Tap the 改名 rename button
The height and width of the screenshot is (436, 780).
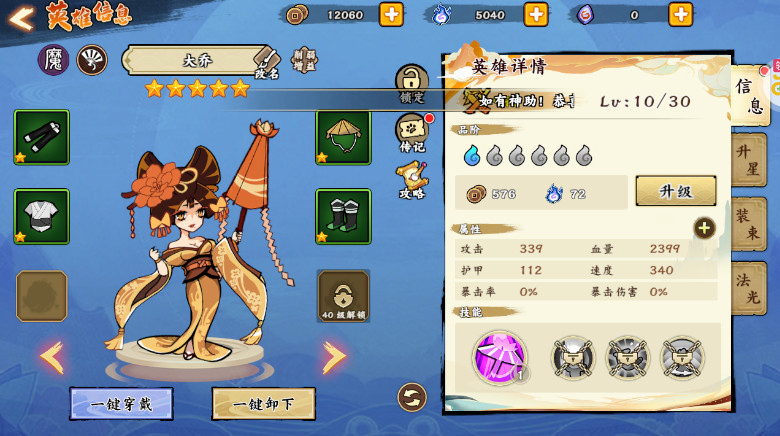point(265,62)
